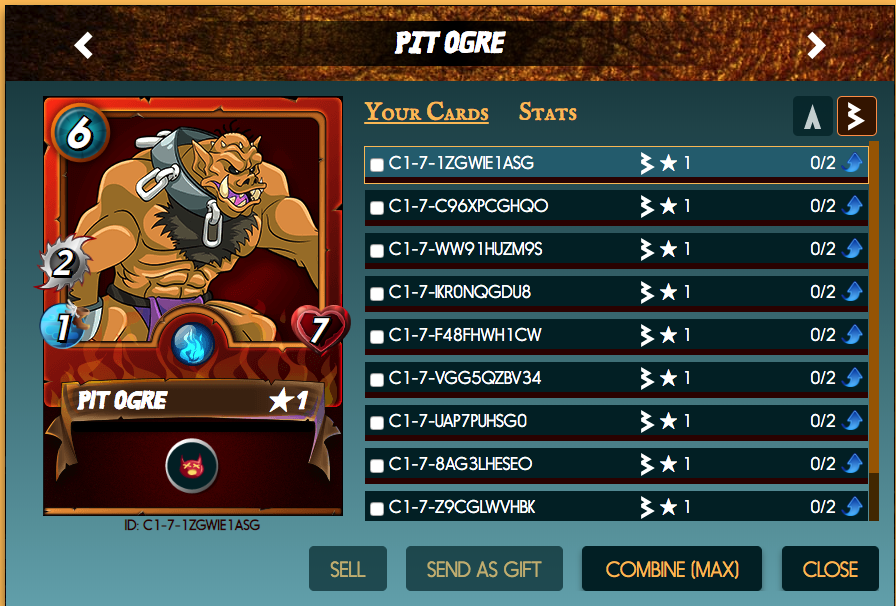Tick the checkbox for card C1-7-IKR0NQGDU8
Viewport: 896px width, 606px height.
(x=377, y=293)
